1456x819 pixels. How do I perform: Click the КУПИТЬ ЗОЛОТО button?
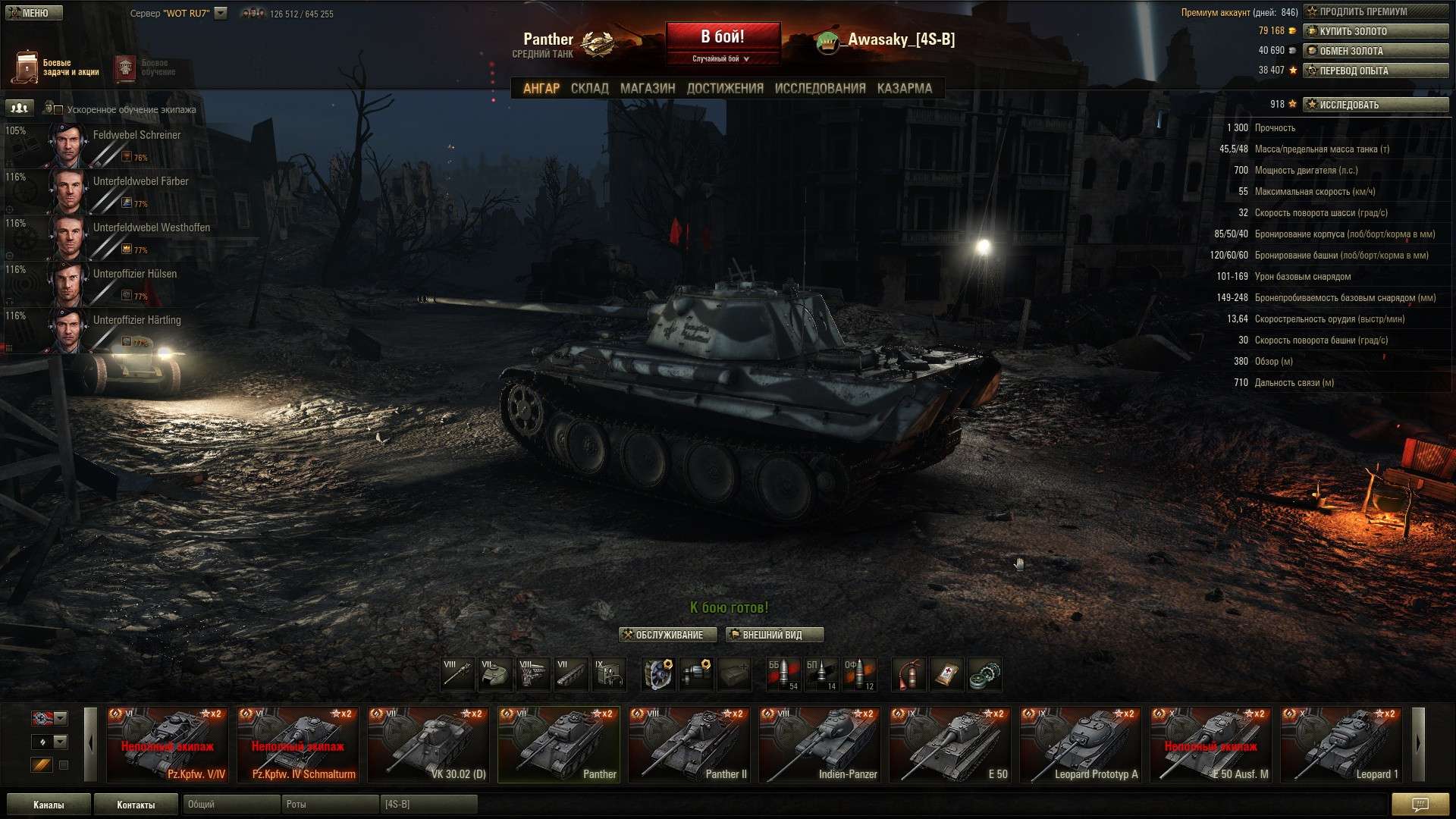click(x=1375, y=31)
